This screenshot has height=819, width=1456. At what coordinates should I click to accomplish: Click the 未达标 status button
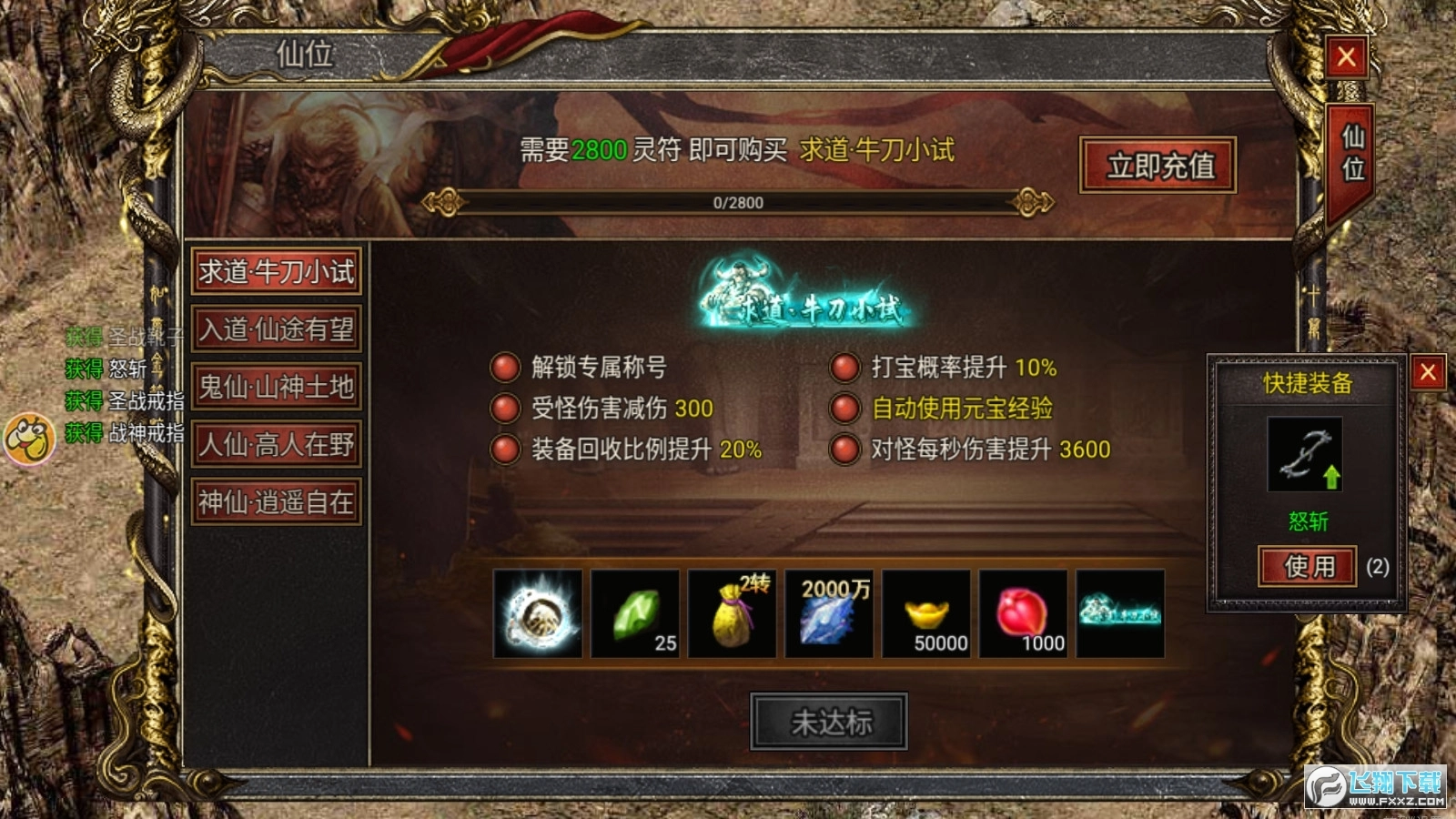pyautogui.click(x=831, y=720)
